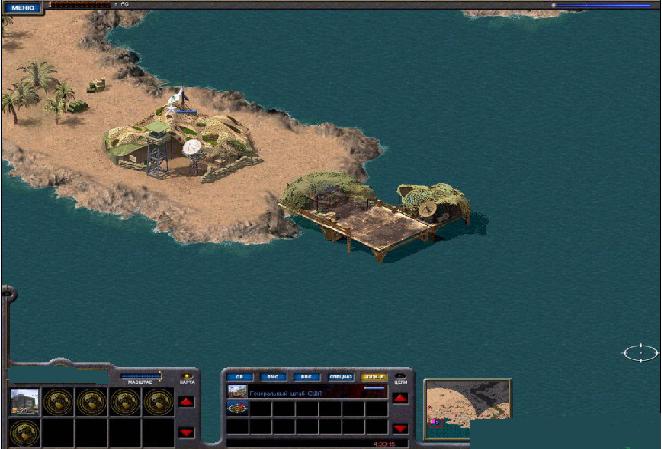Click the red up arrow beside production grid

pyautogui.click(x=400, y=398)
